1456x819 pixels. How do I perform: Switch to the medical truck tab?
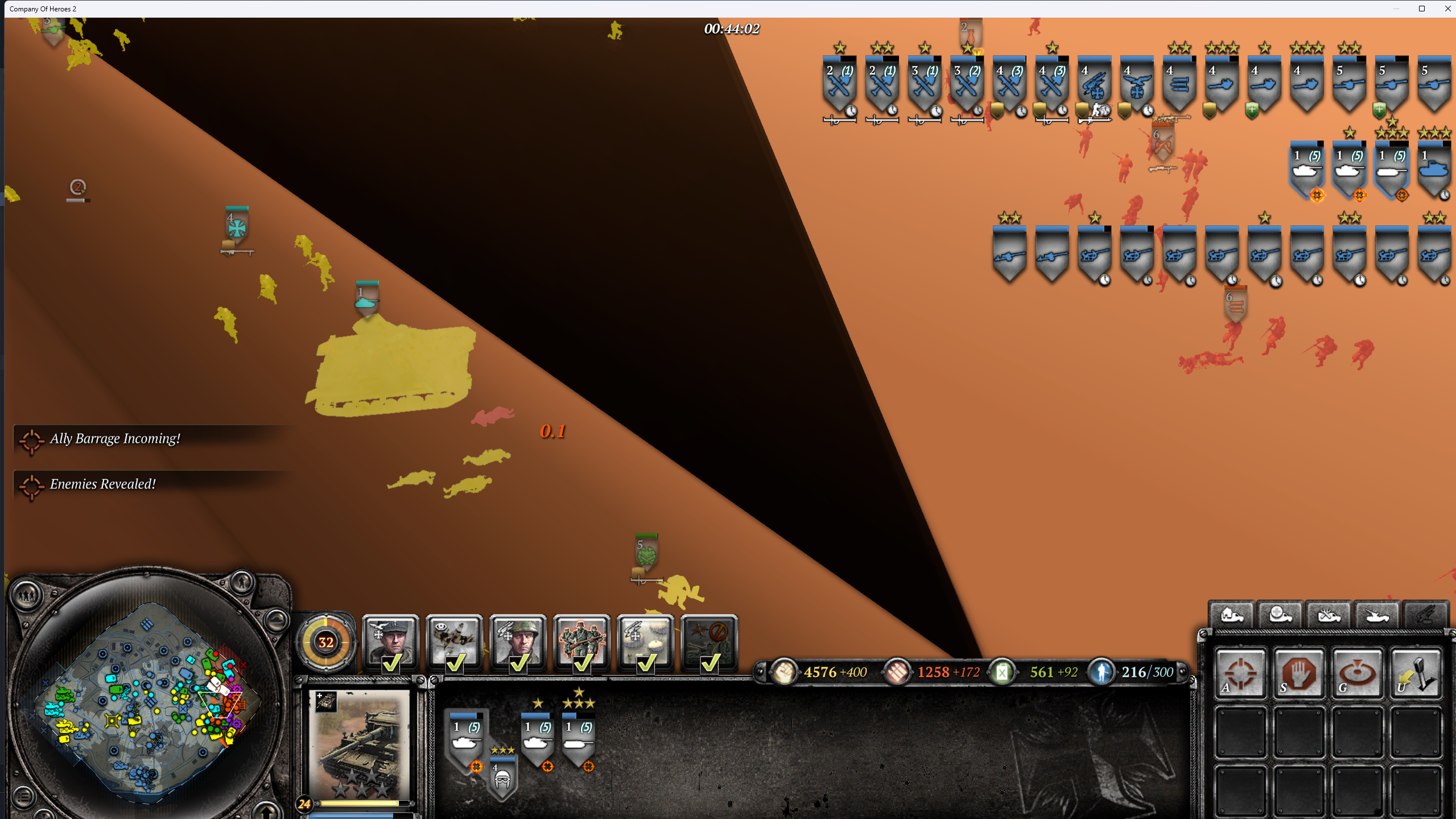pos(1280,615)
